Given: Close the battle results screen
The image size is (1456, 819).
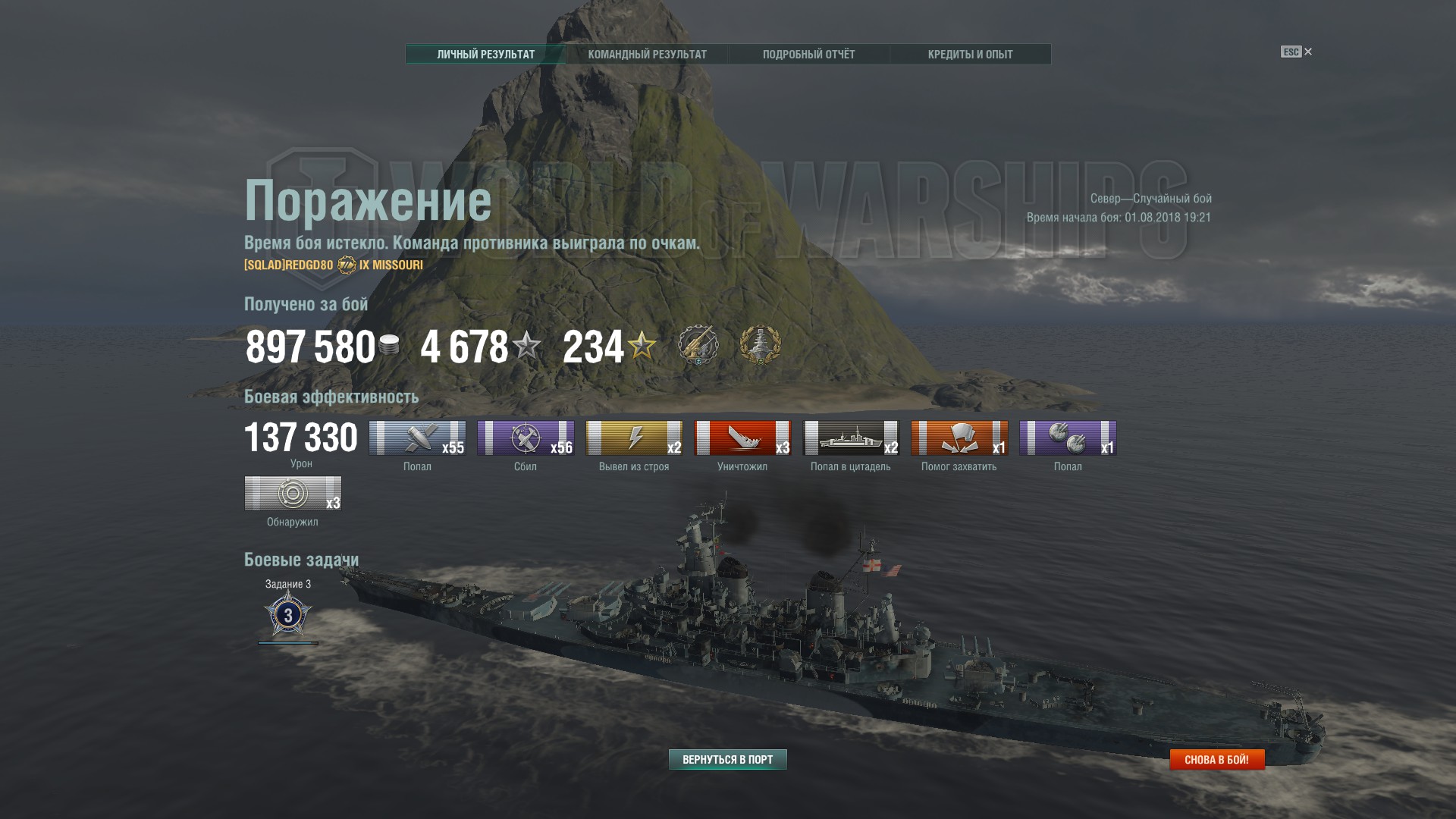Looking at the screenshot, I should pyautogui.click(x=1307, y=52).
